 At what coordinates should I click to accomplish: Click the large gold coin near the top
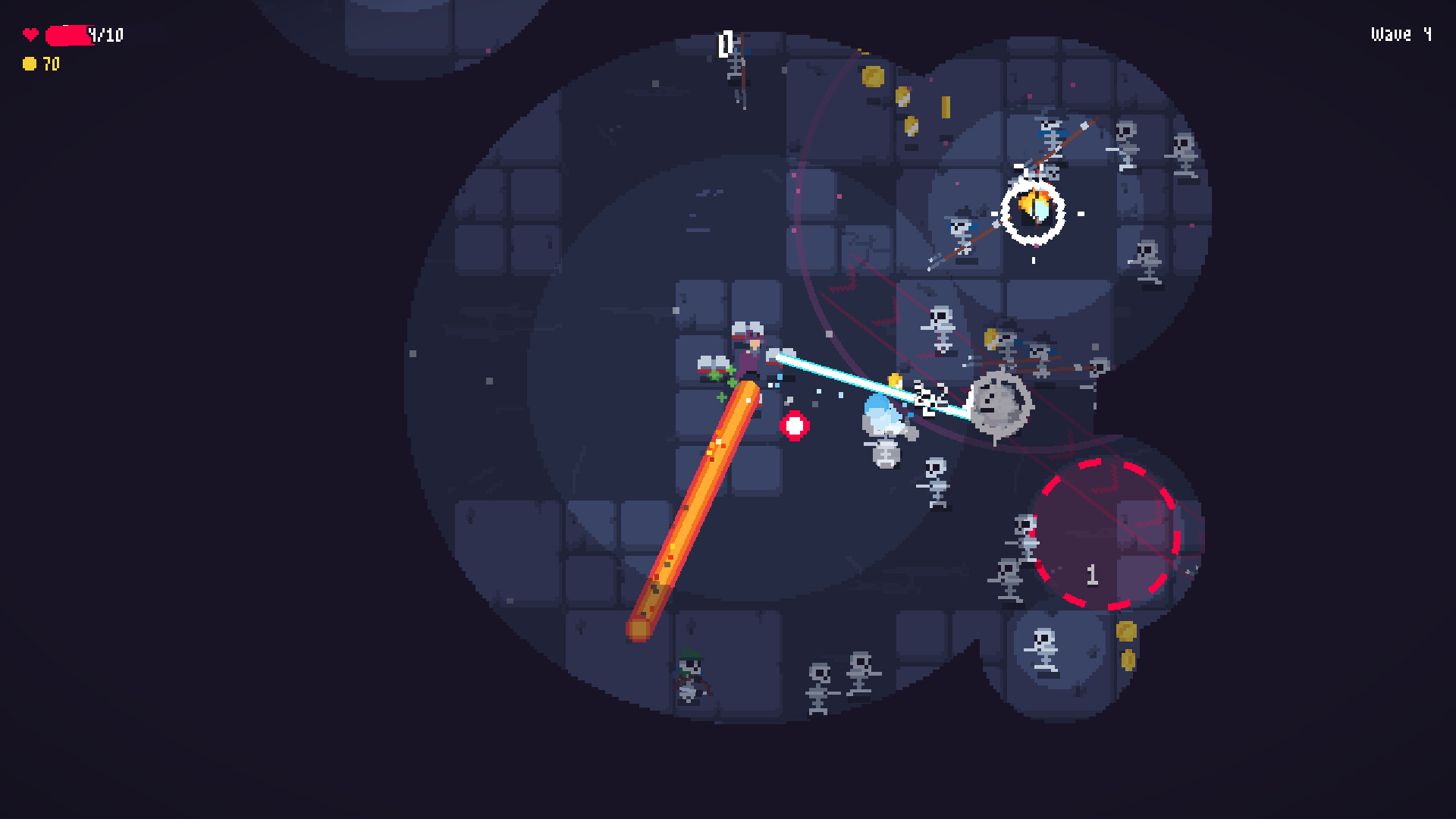(x=874, y=77)
